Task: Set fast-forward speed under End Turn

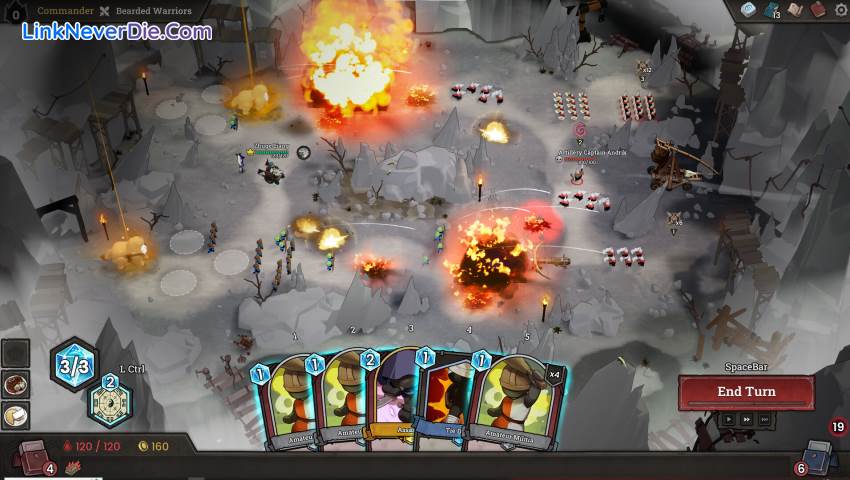Action: [x=745, y=420]
